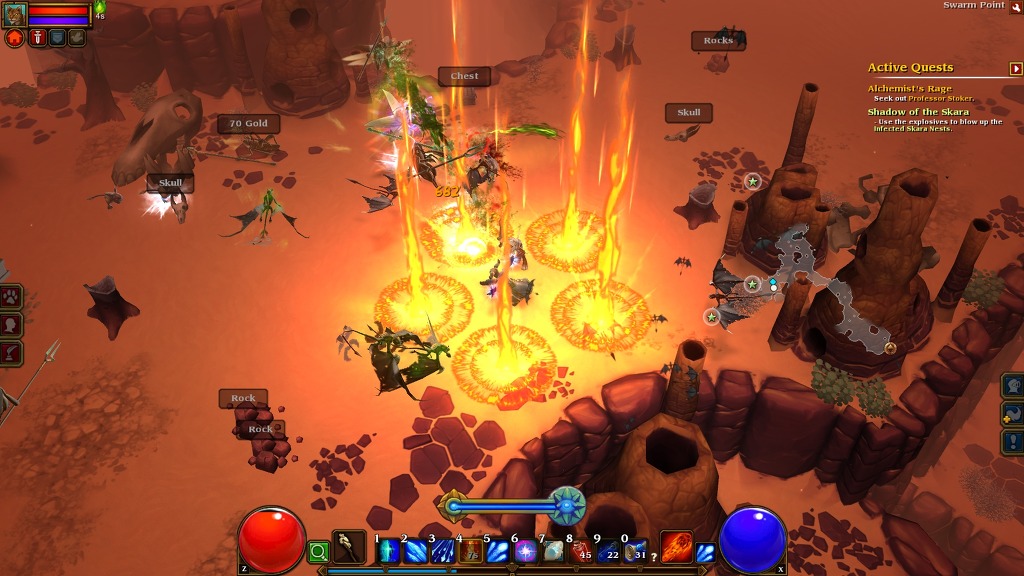Use the blue potion with 22 count
Viewport: 1024px width, 576px height.
(x=608, y=551)
